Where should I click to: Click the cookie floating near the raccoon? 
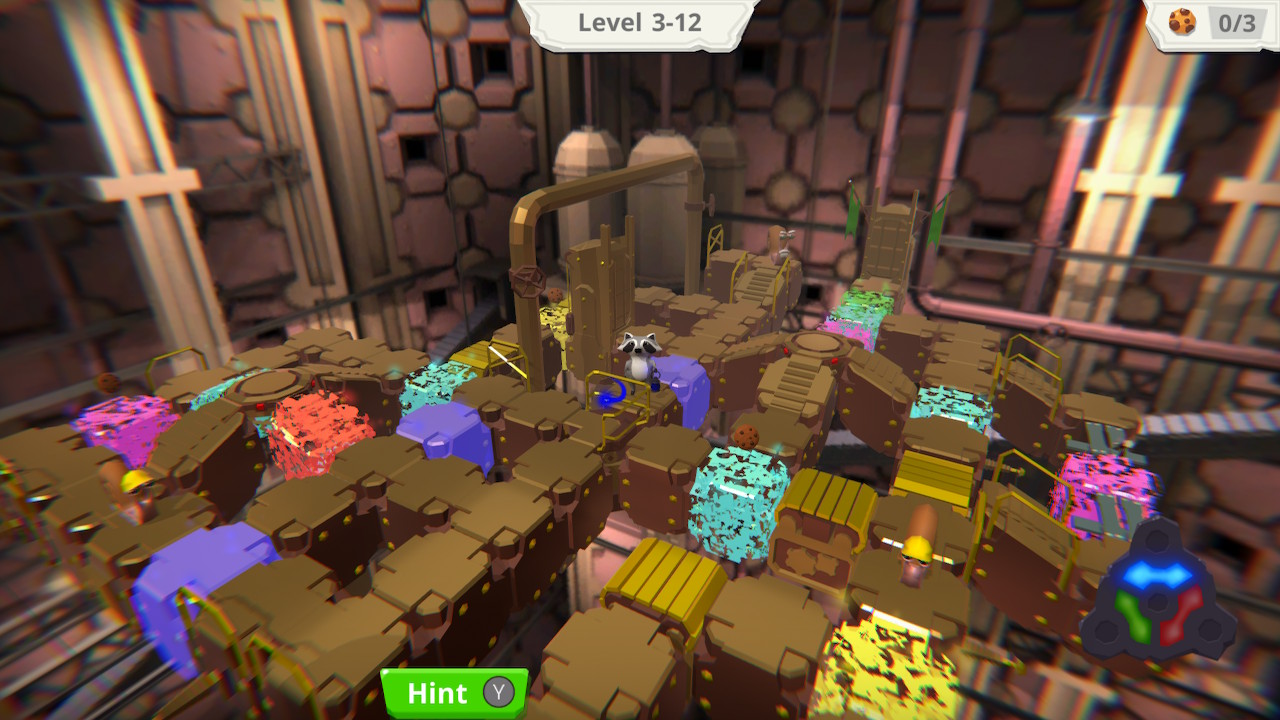(746, 437)
